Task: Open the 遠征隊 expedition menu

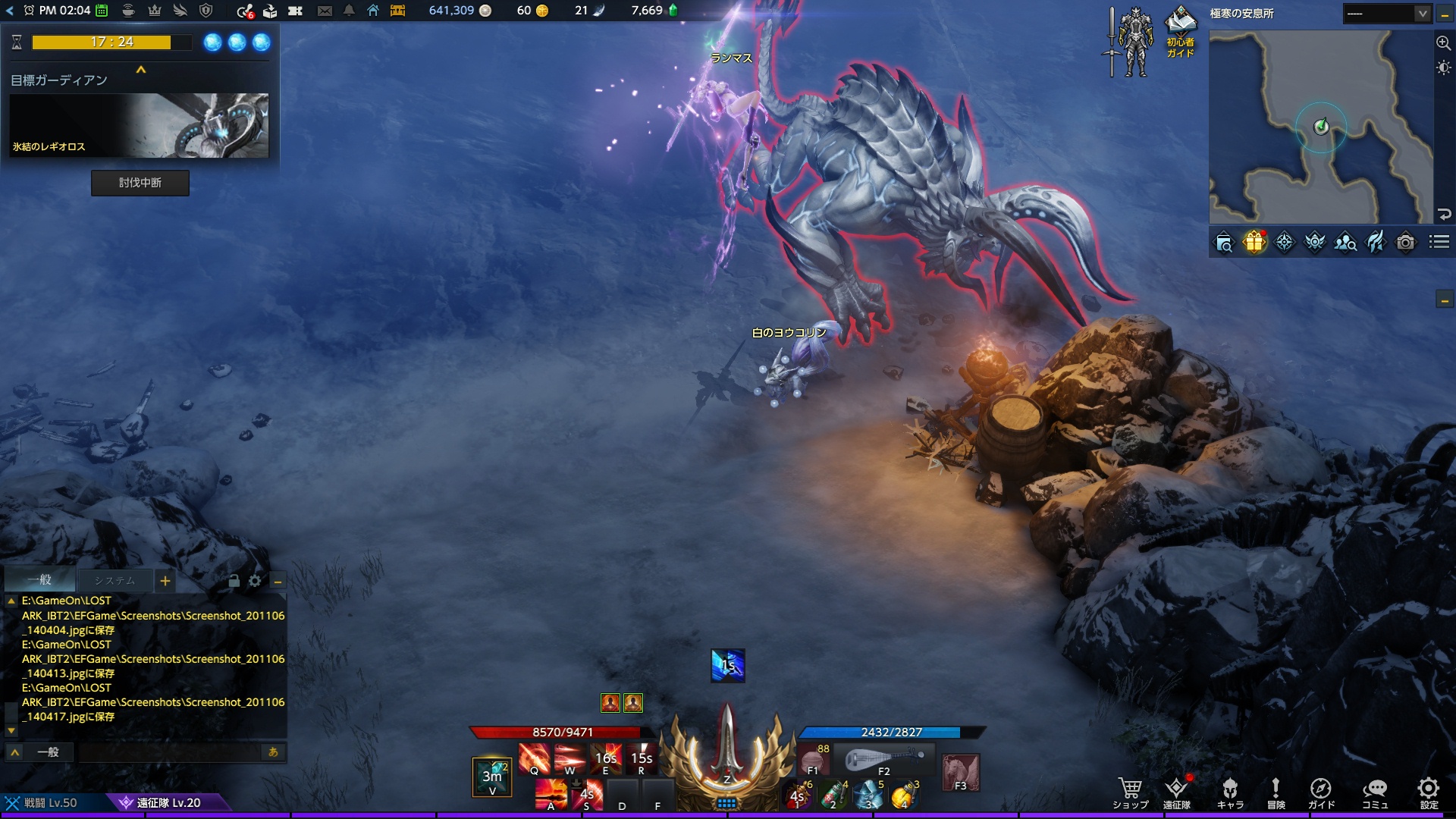Action: 1177,792
